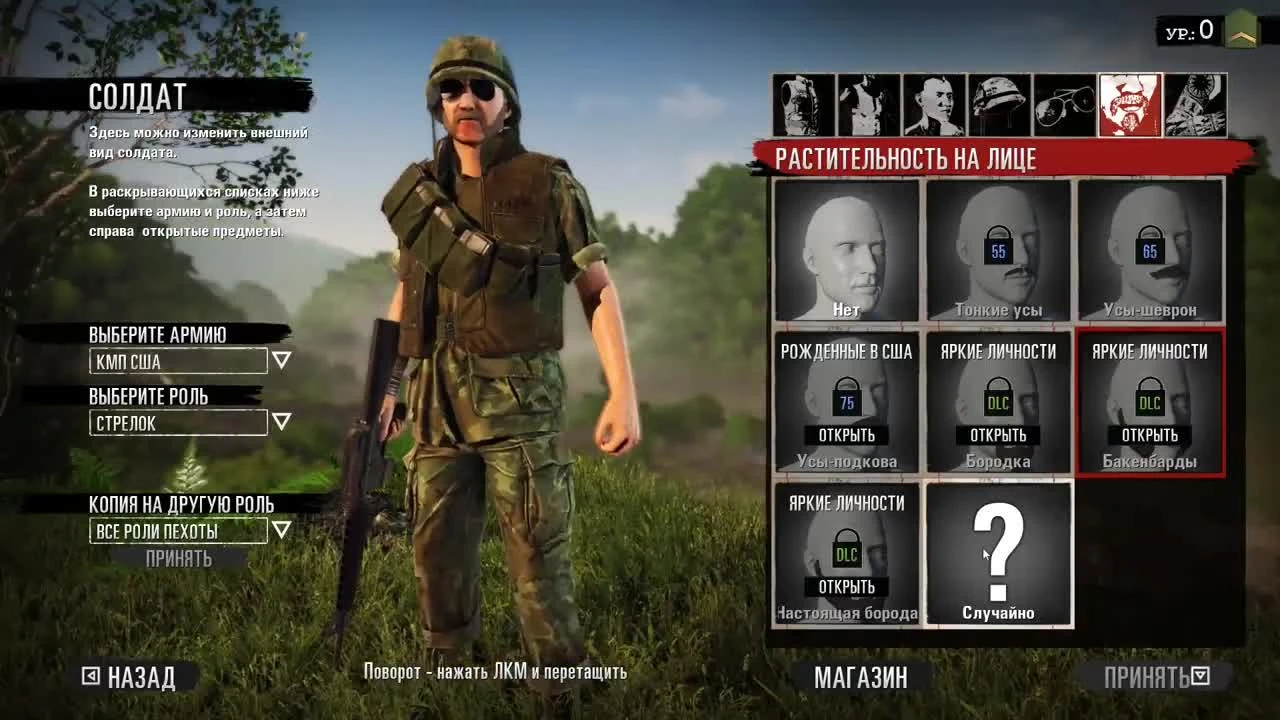Click ПРИНЯТЬ to confirm role copy

tap(178, 558)
